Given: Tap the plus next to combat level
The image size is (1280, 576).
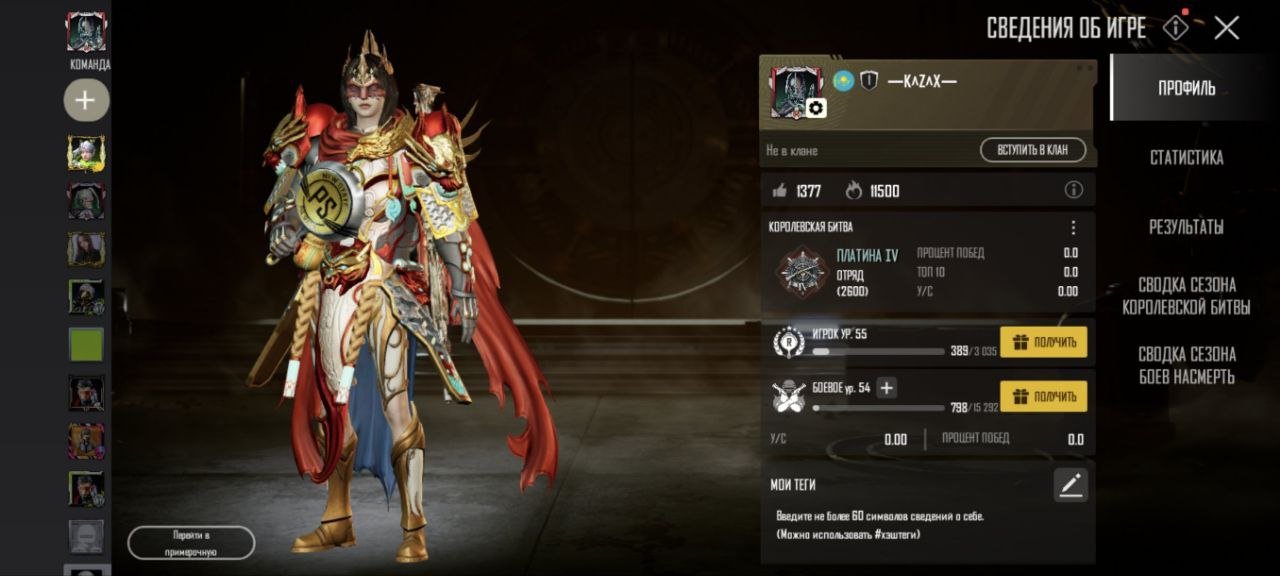Looking at the screenshot, I should 886,388.
